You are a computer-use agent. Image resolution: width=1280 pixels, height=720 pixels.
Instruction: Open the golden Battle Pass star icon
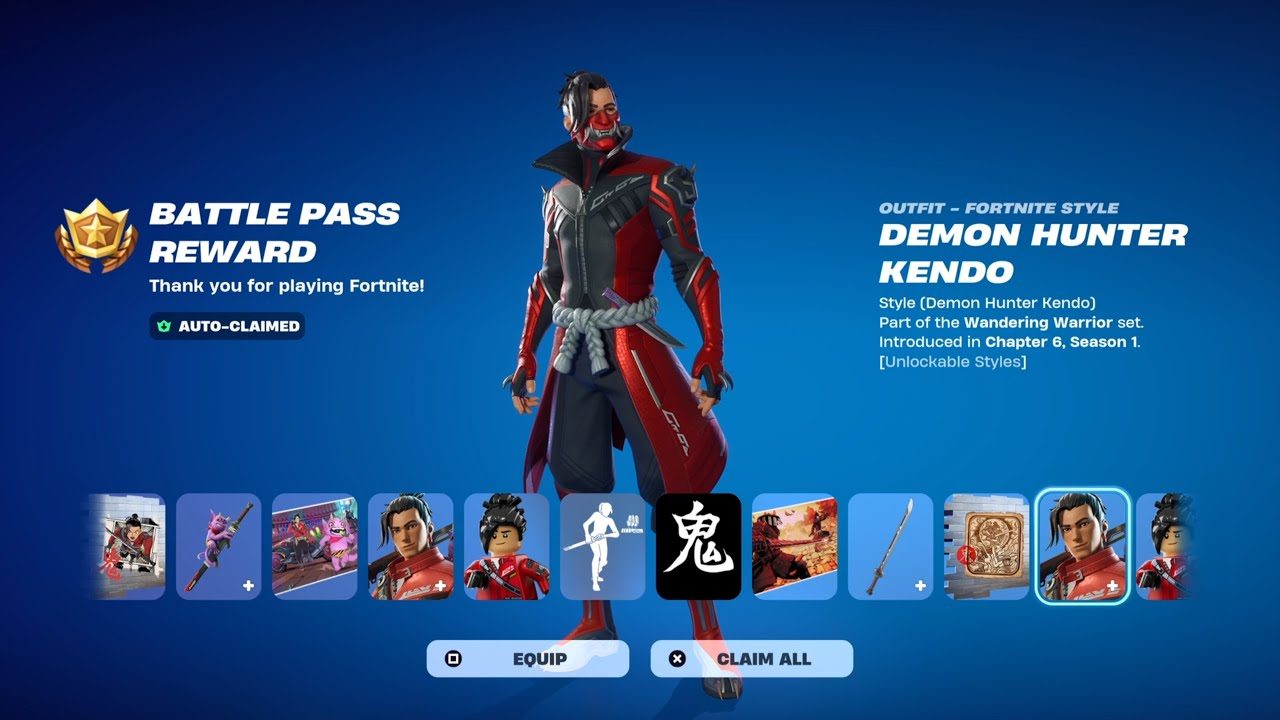(x=97, y=231)
